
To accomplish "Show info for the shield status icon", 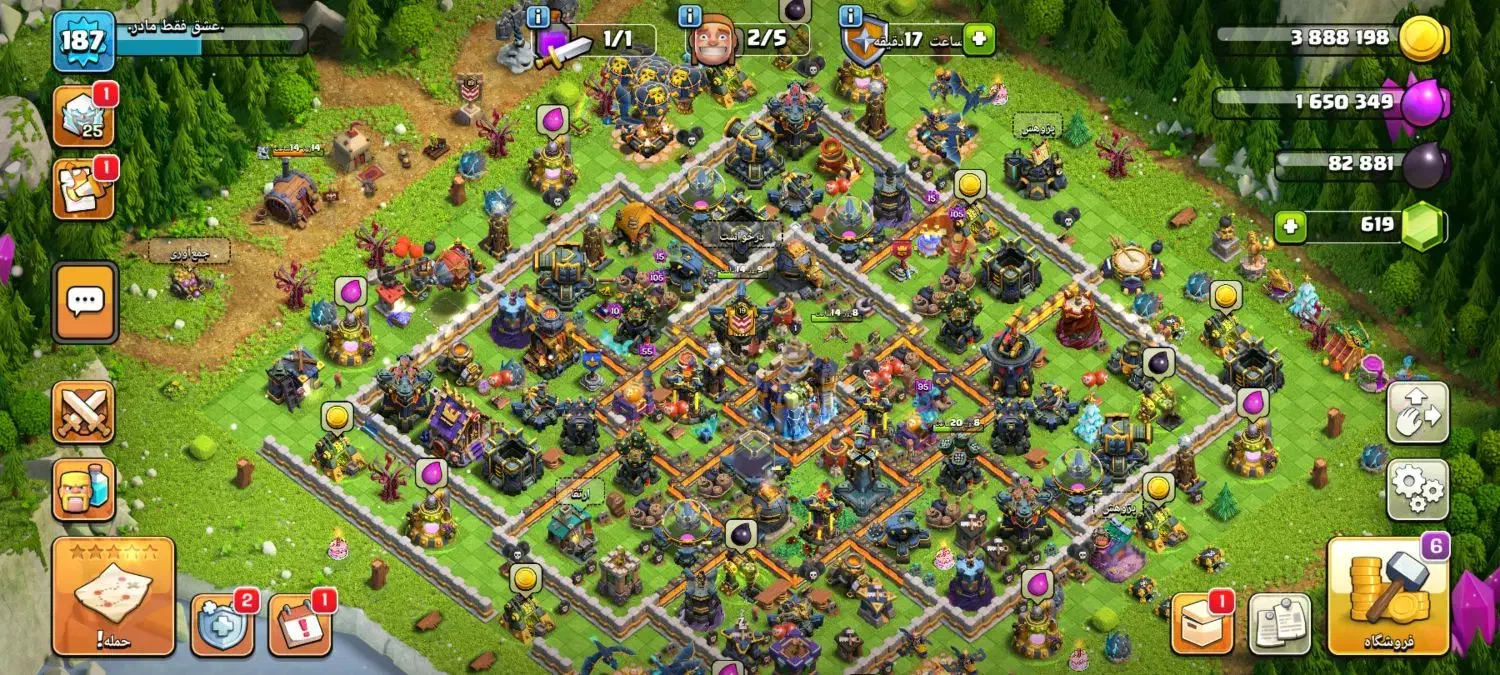I will [851, 17].
